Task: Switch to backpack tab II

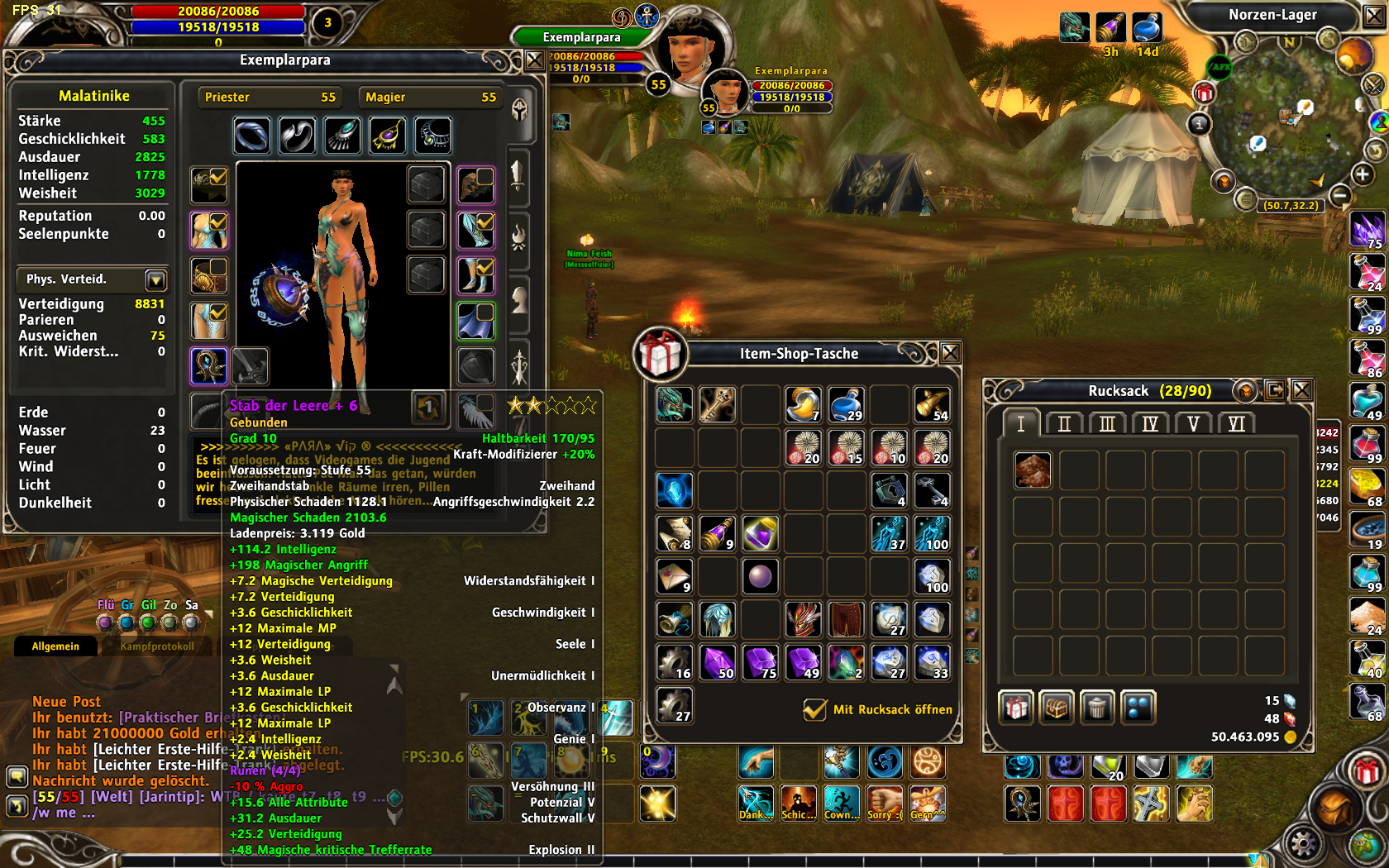Action: [1064, 424]
